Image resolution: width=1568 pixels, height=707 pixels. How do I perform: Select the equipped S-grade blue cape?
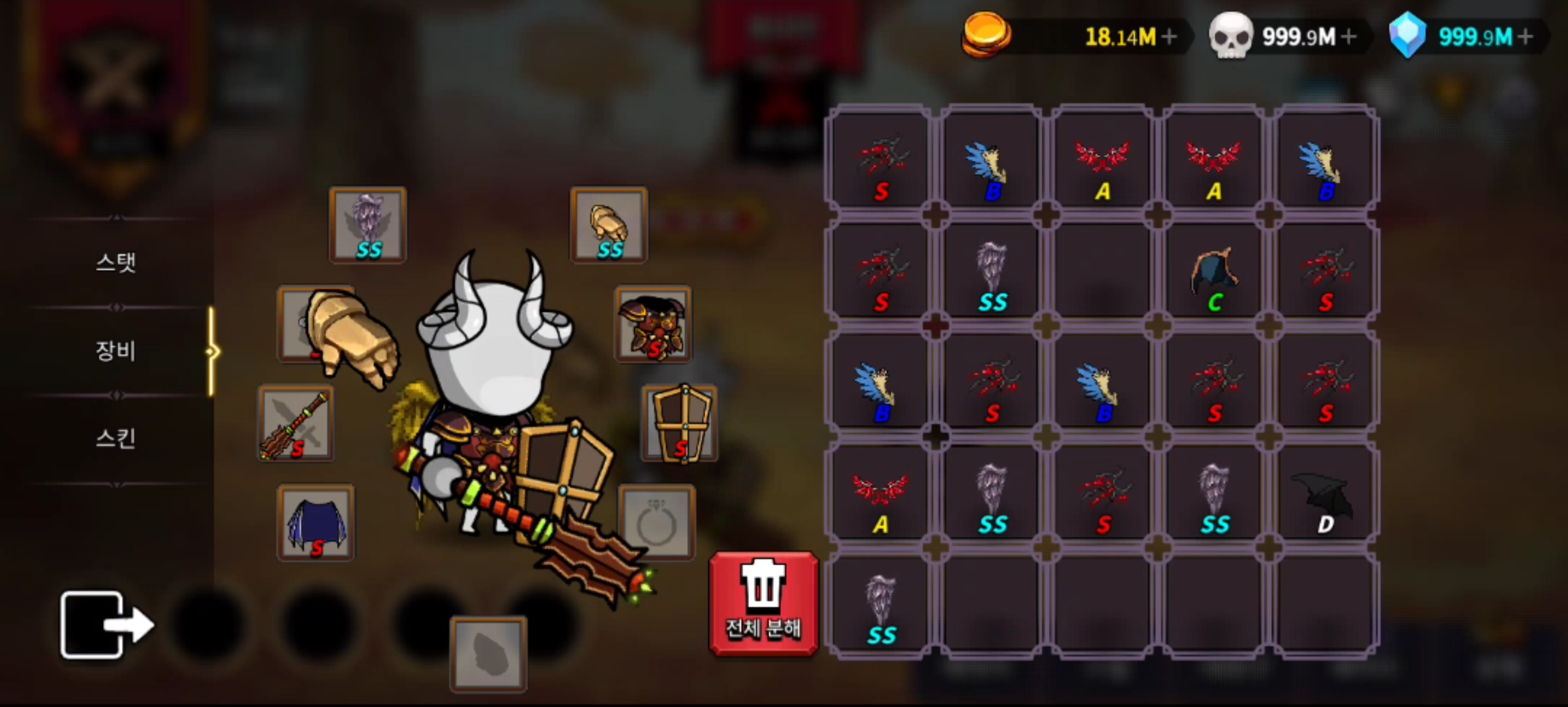[315, 522]
